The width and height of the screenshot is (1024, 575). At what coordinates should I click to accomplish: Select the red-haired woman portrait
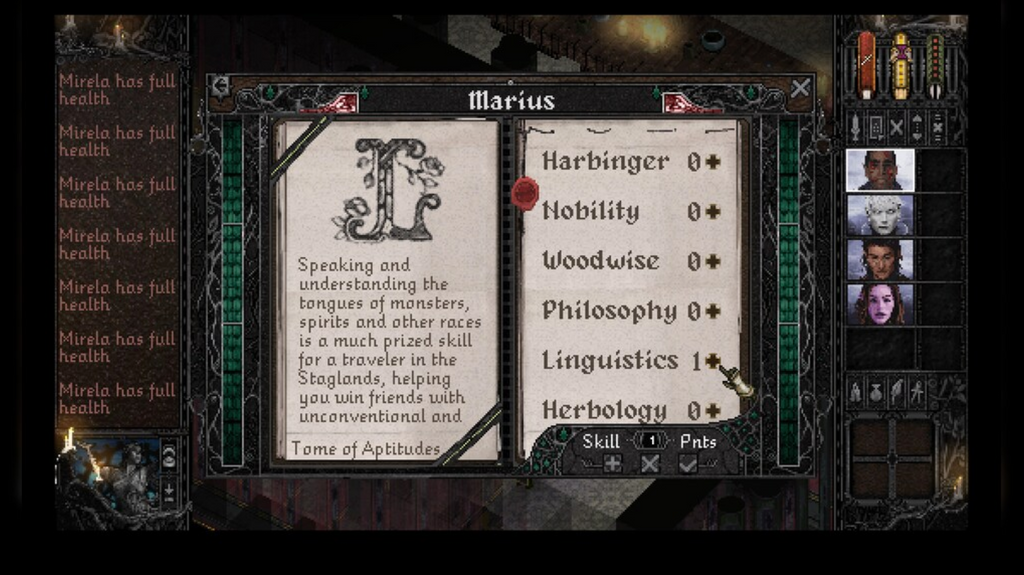[x=880, y=305]
